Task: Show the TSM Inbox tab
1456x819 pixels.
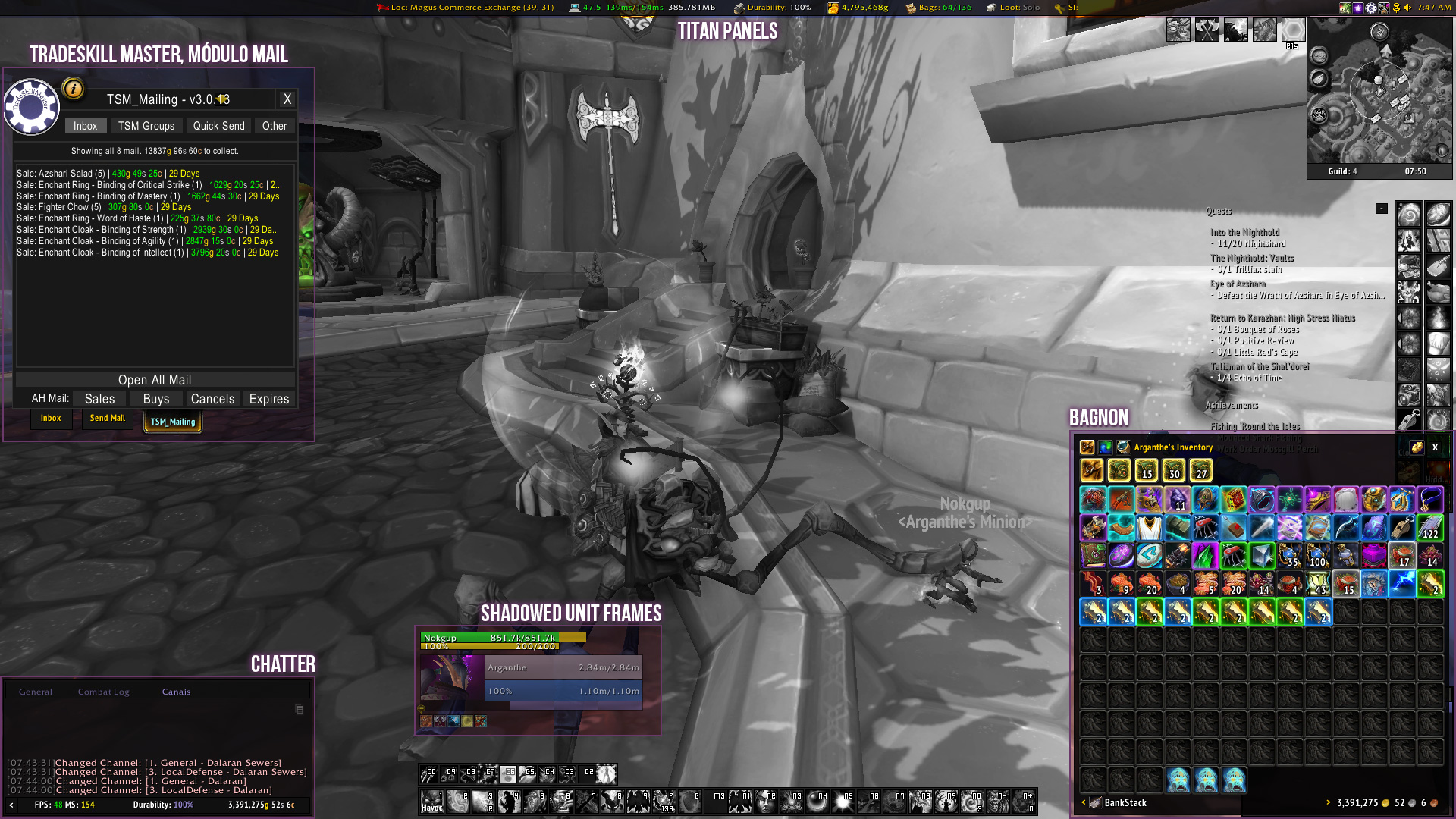Action: pyautogui.click(x=85, y=126)
